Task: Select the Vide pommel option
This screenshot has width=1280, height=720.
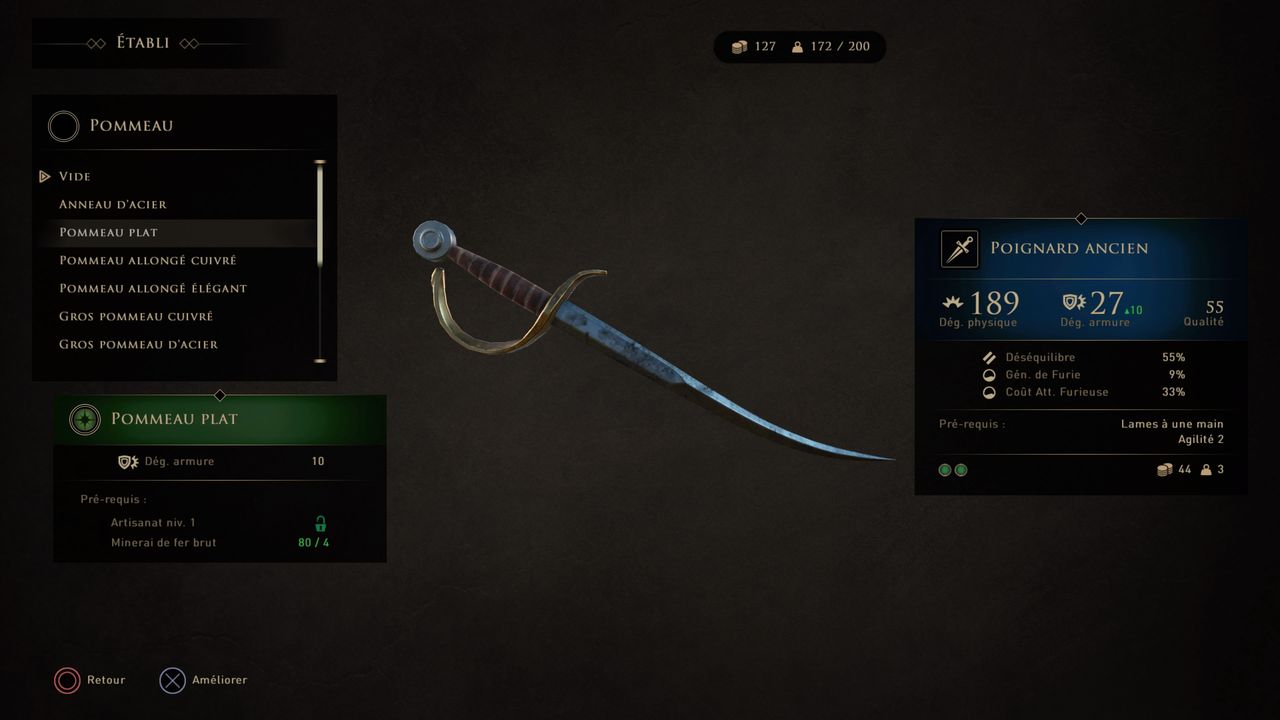Action: coord(75,176)
